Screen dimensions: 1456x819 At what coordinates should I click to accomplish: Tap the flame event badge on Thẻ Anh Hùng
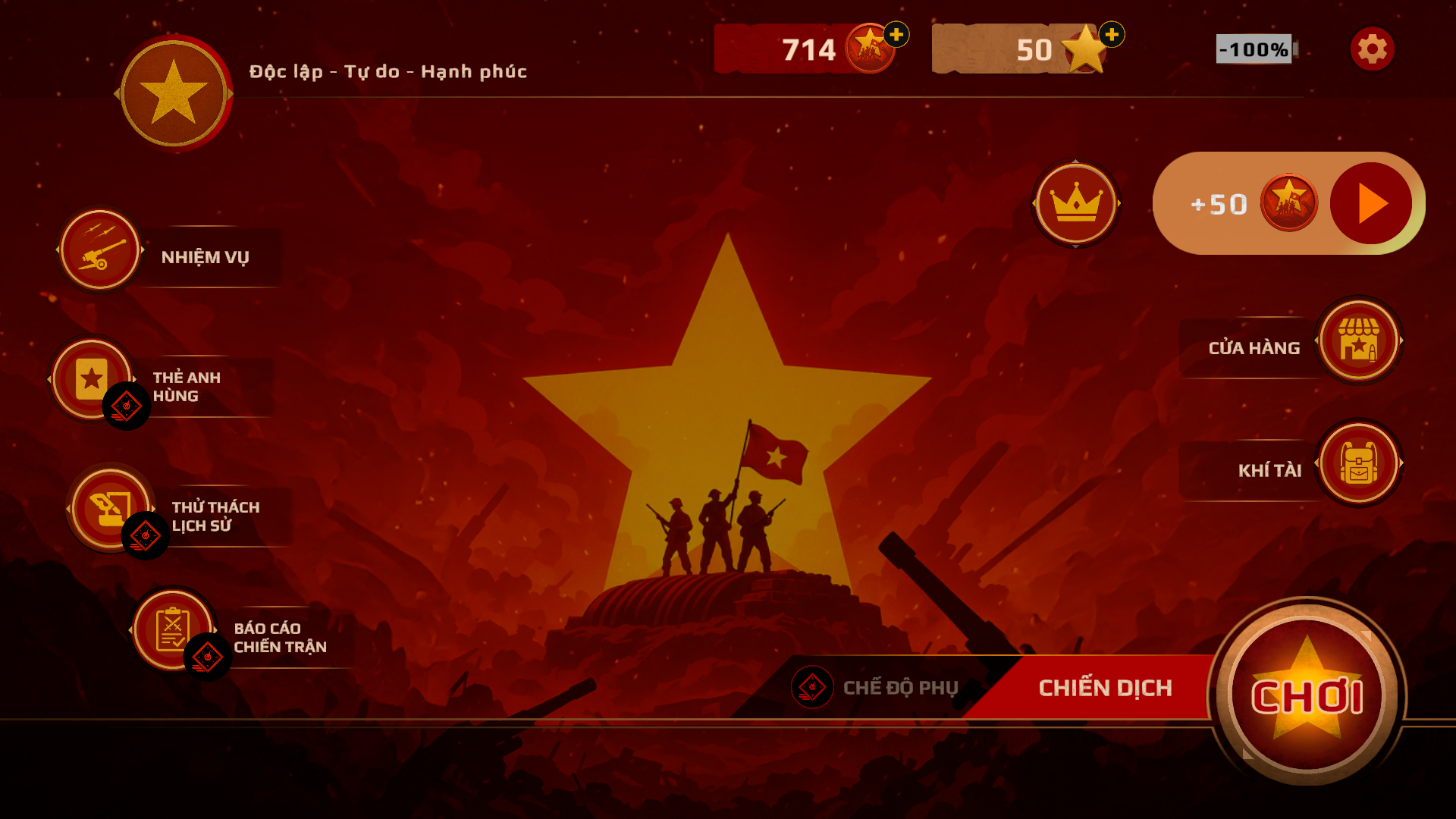127,406
